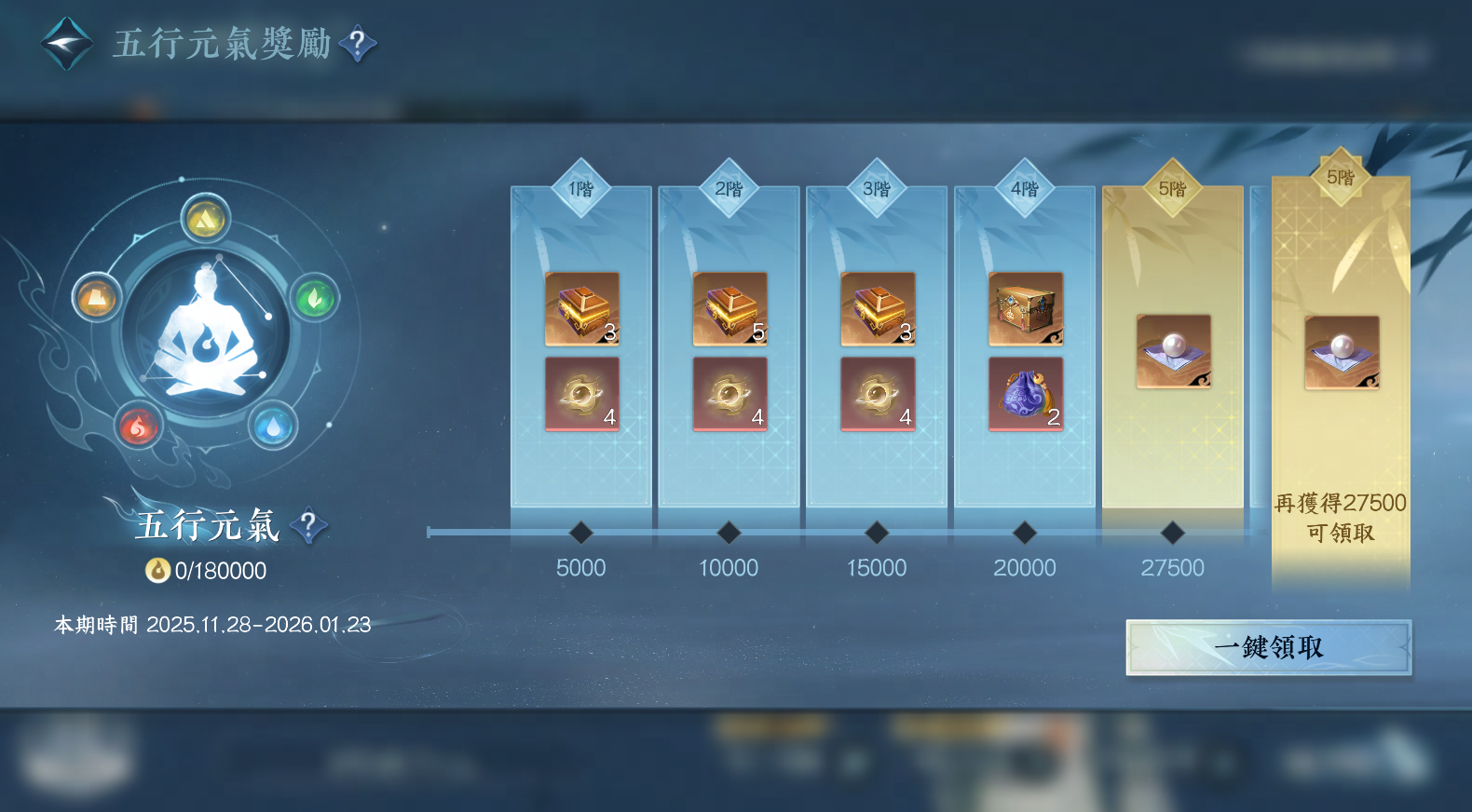Inspect the 2階 treasure chest with quantity 5
The height and width of the screenshot is (812, 1472).
(x=729, y=308)
